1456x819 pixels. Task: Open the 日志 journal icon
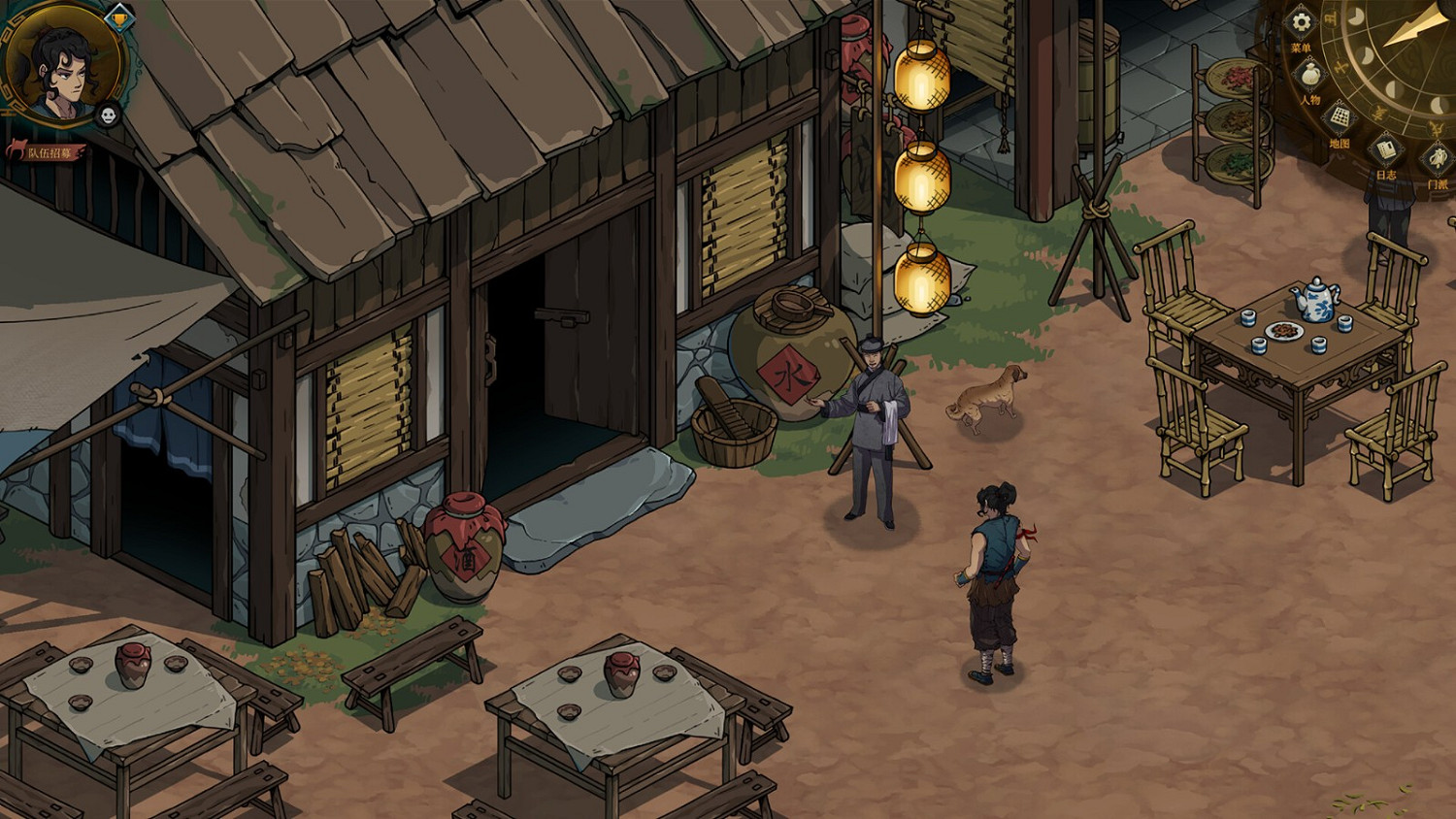point(1386,149)
